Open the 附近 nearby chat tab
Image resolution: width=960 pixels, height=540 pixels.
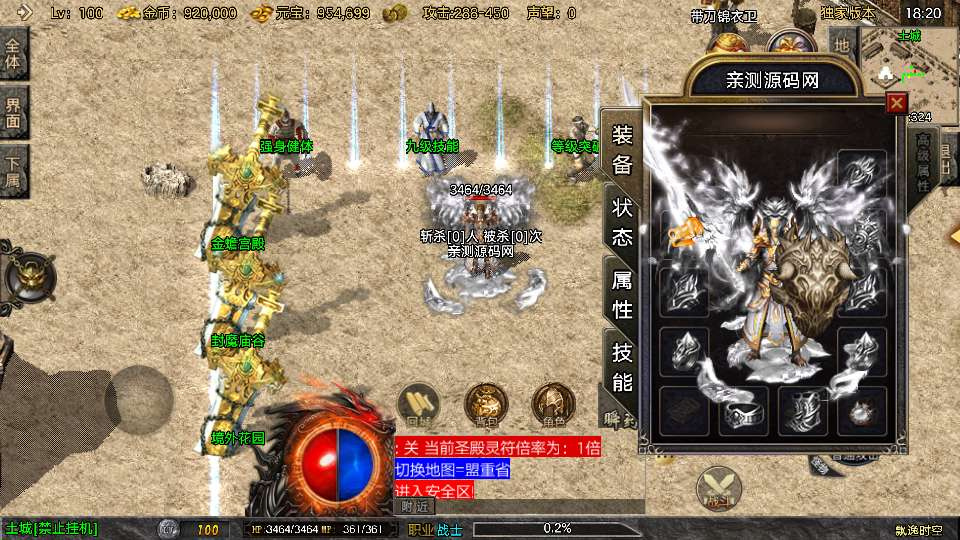(x=415, y=507)
